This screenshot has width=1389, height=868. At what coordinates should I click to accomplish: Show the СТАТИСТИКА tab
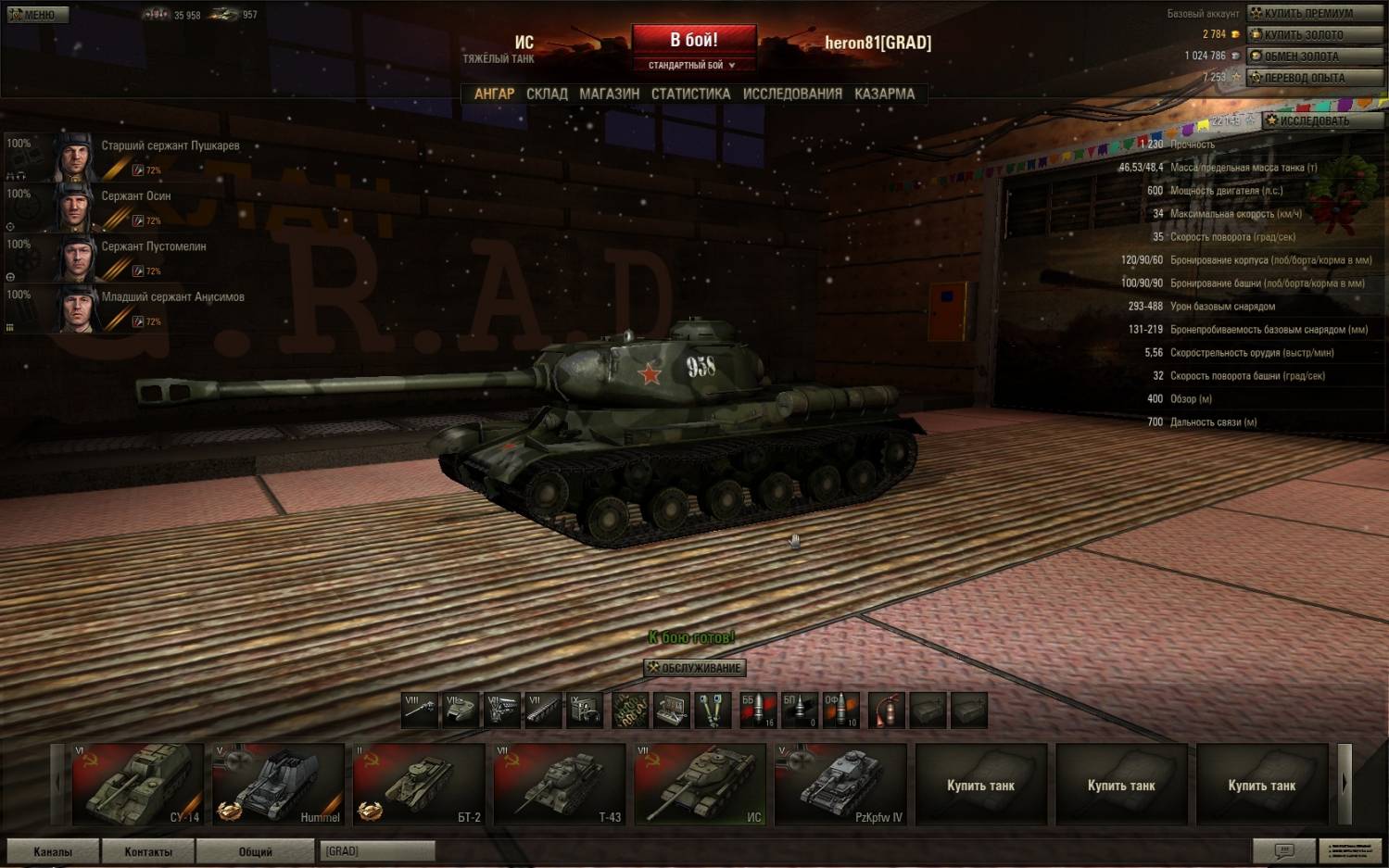point(690,94)
